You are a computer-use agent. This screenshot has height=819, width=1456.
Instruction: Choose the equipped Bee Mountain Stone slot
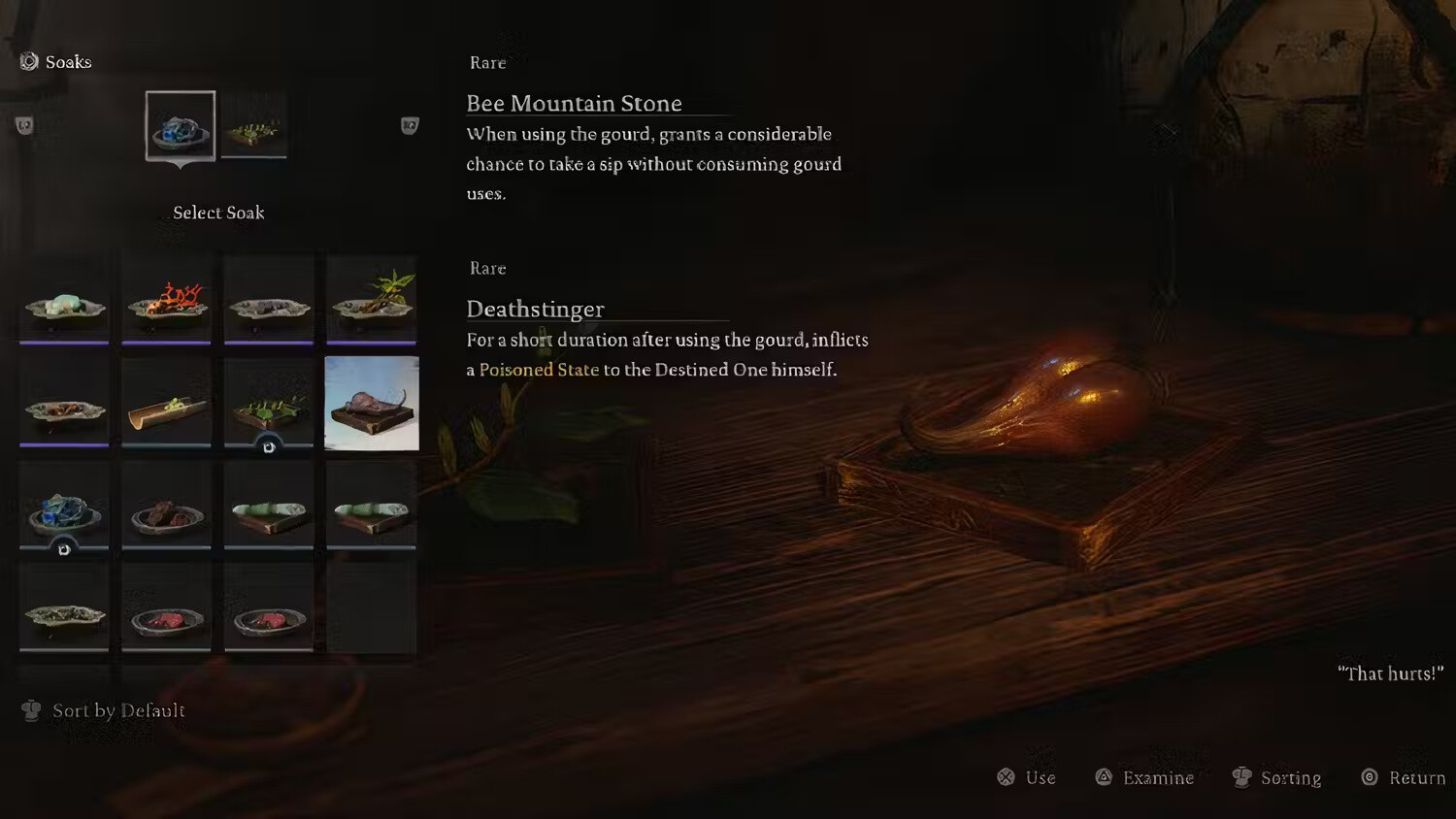coord(181,126)
